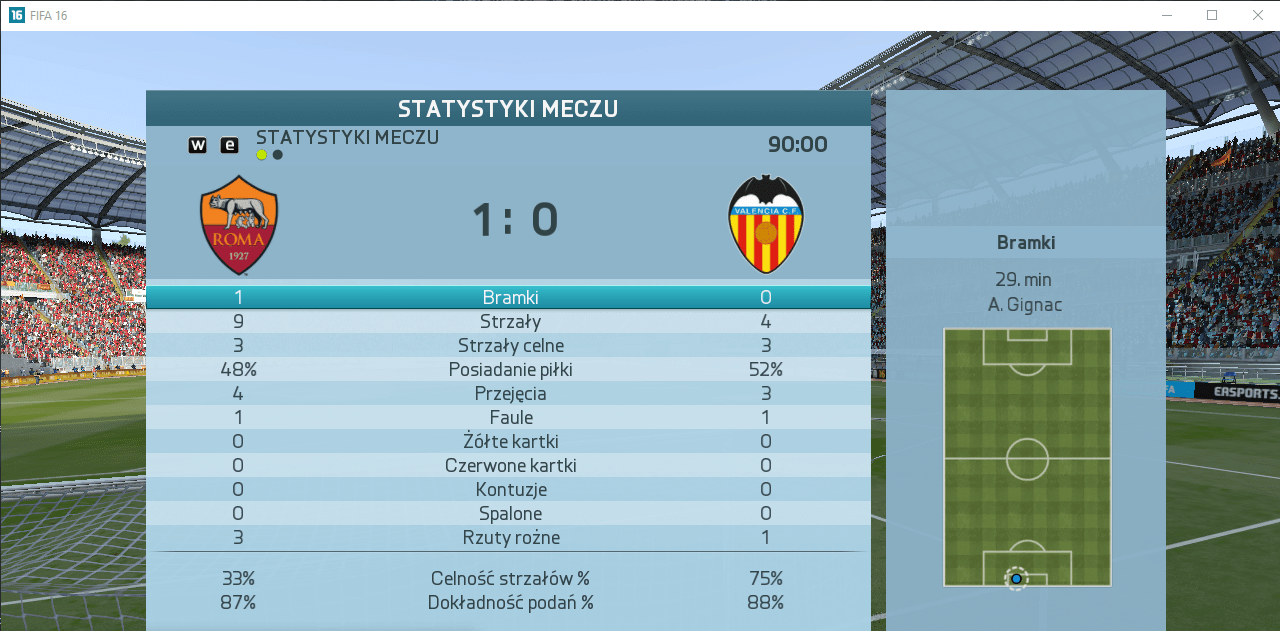Choose the Czerwone kartki row
1280x631 pixels.
coord(510,465)
